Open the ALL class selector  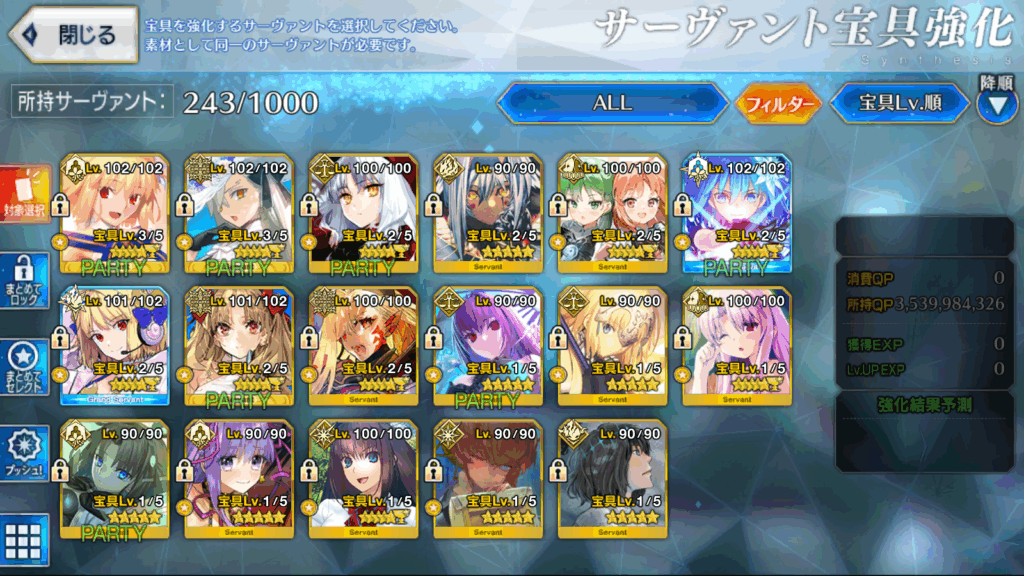click(x=612, y=103)
